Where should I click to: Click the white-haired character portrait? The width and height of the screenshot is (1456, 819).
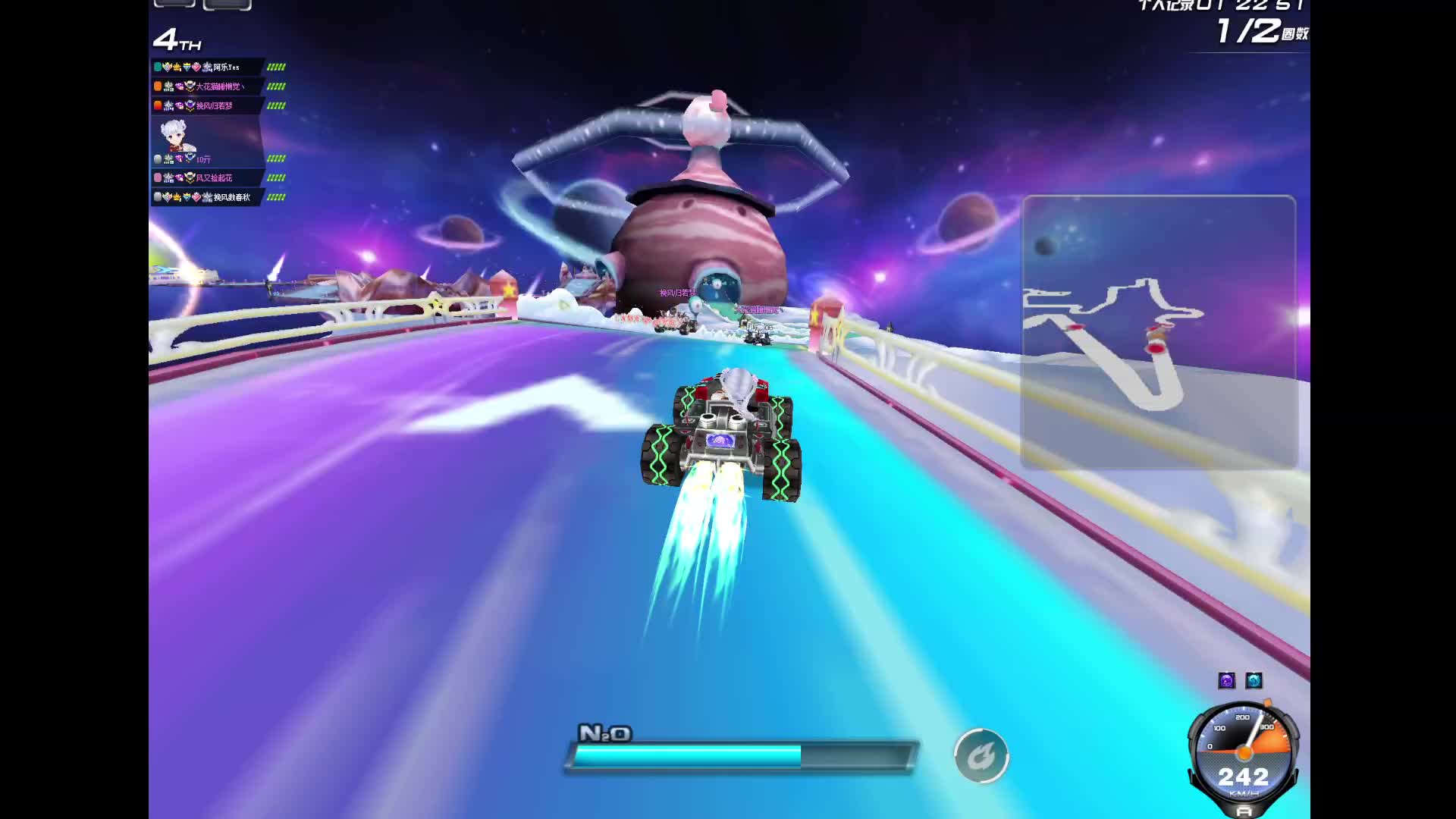coord(176,136)
